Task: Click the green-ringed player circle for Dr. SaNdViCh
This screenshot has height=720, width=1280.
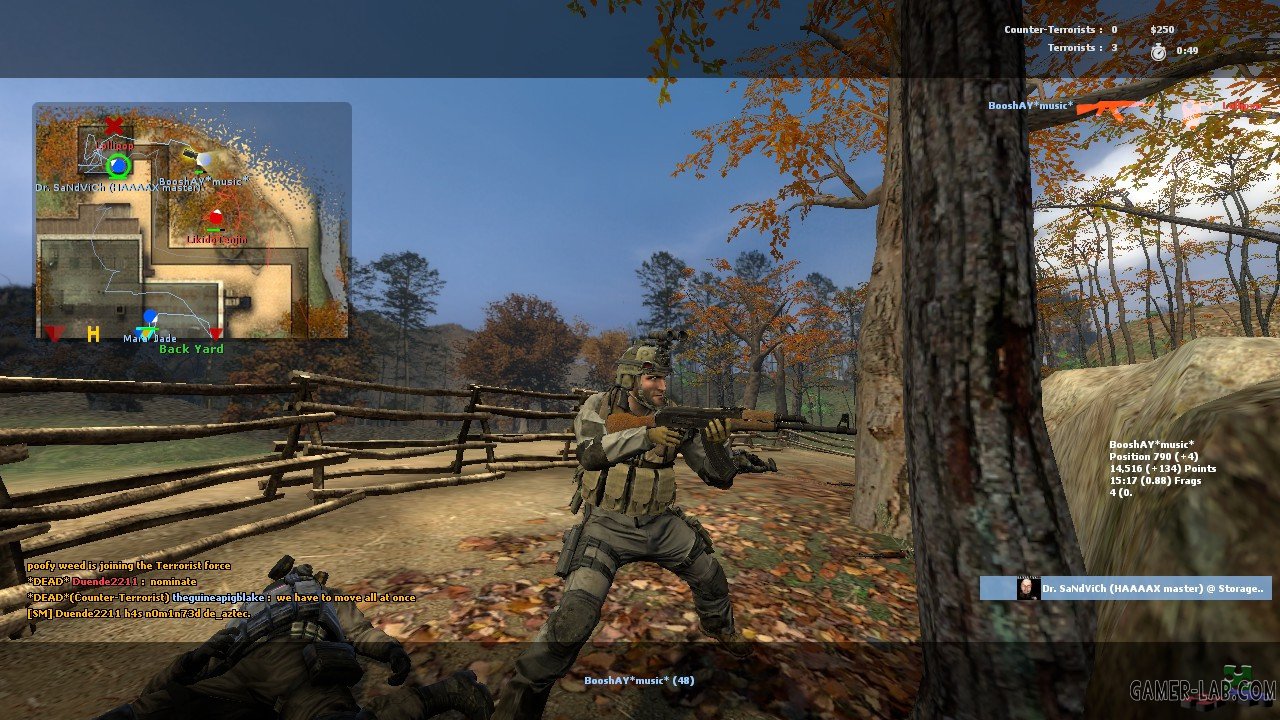Action: (x=117, y=166)
